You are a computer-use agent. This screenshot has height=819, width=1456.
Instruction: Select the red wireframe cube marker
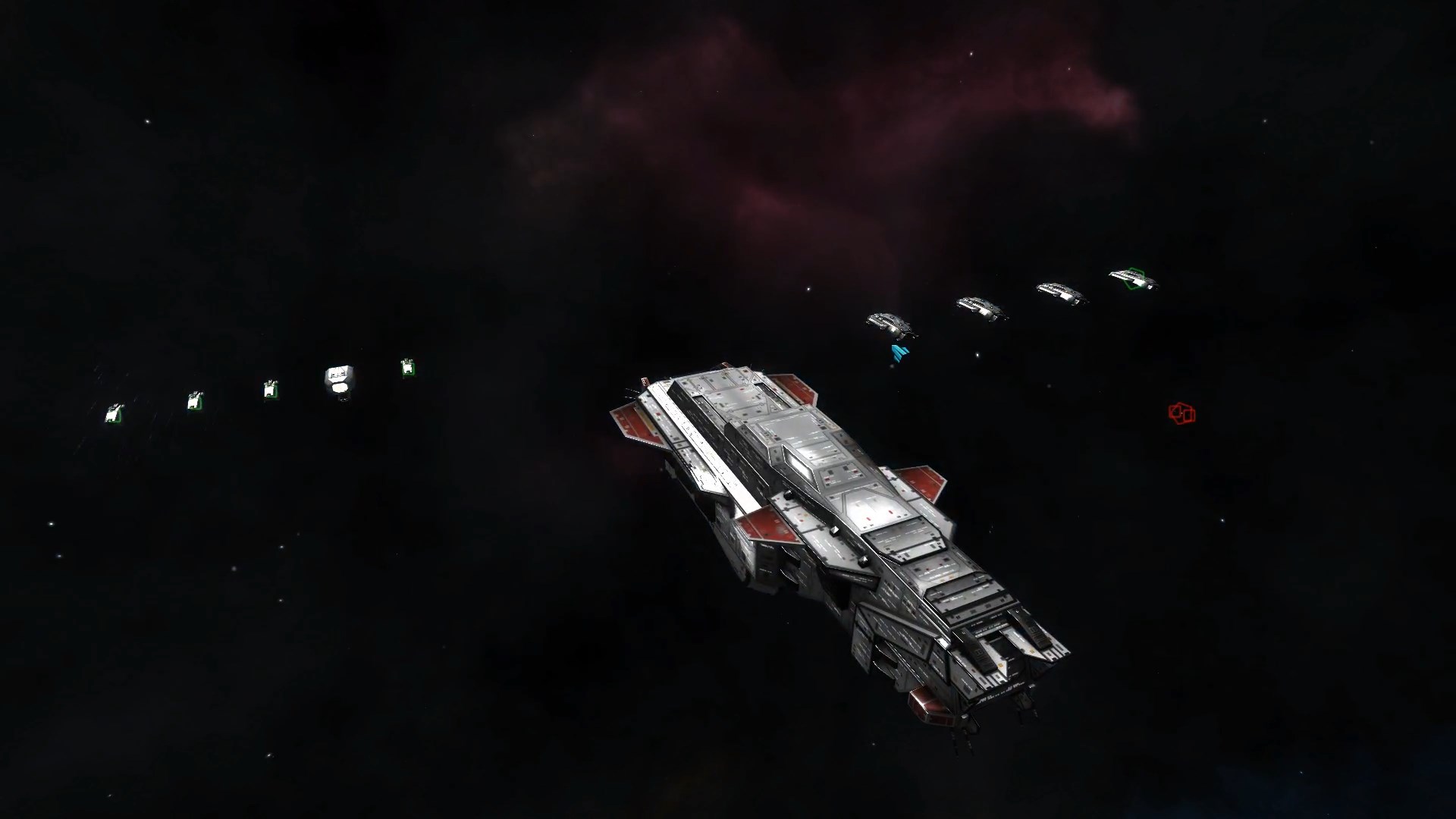[x=1181, y=413]
